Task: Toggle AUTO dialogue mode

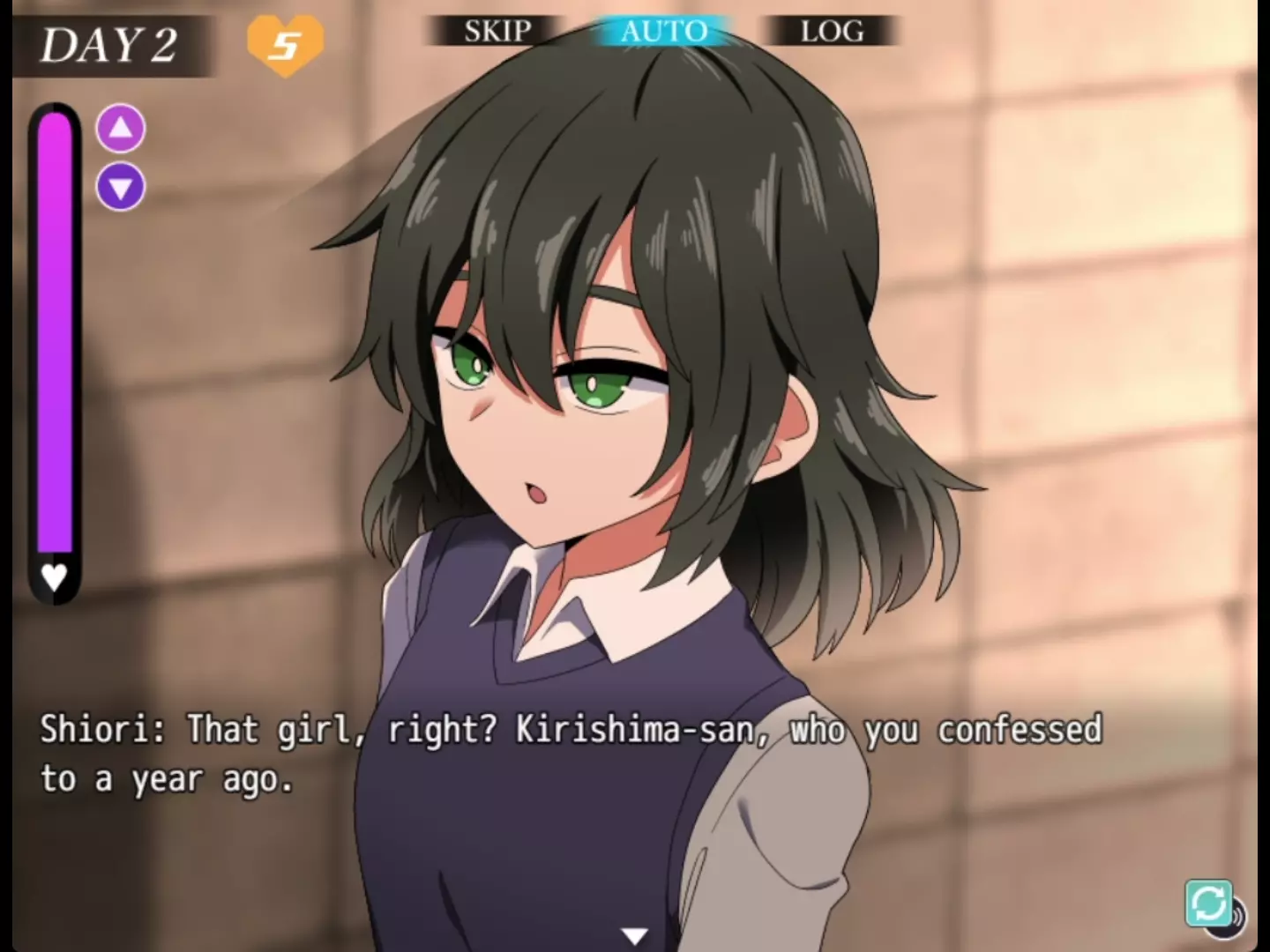Action: coord(663,32)
